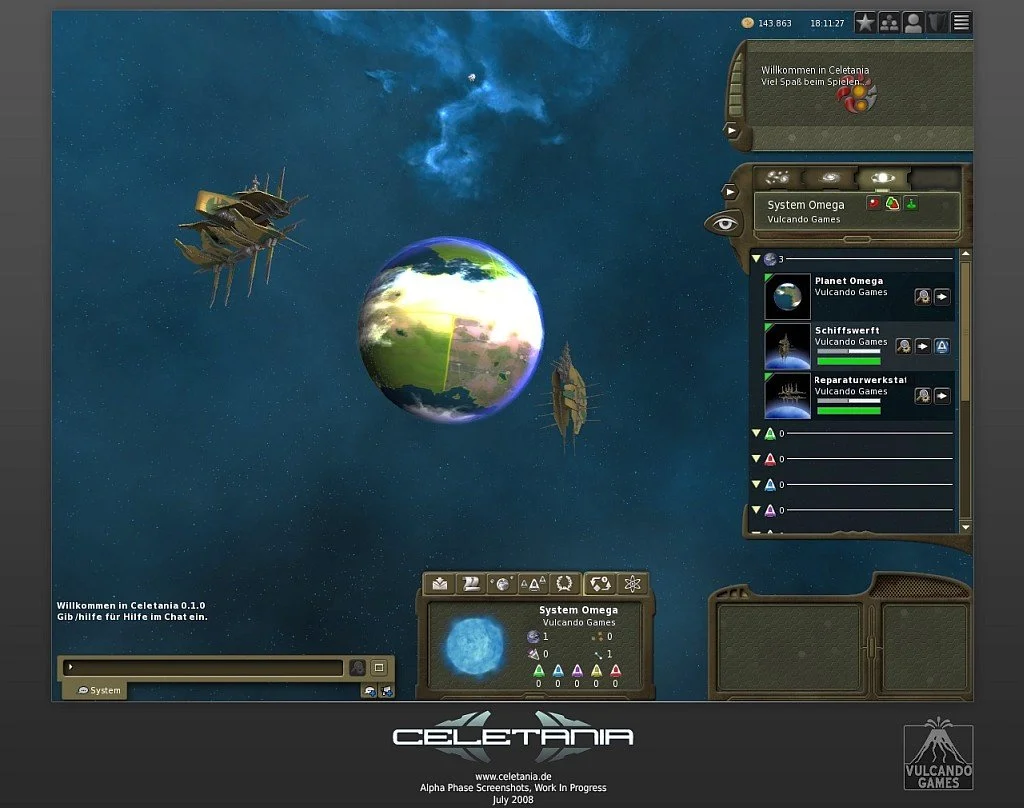The image size is (1024, 808).
Task: Click the blue ship icon beside Schiffswerft
Action: (942, 346)
